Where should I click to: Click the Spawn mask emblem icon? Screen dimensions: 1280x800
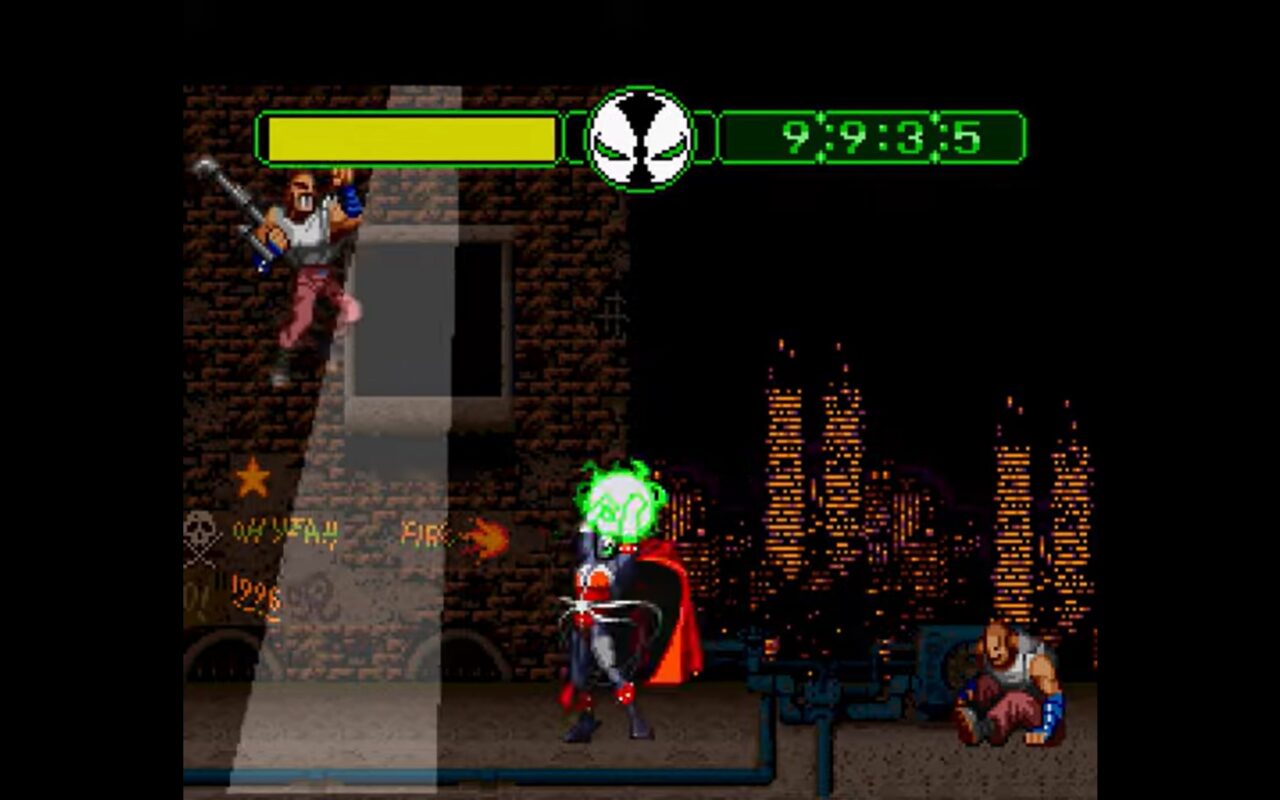[640, 138]
